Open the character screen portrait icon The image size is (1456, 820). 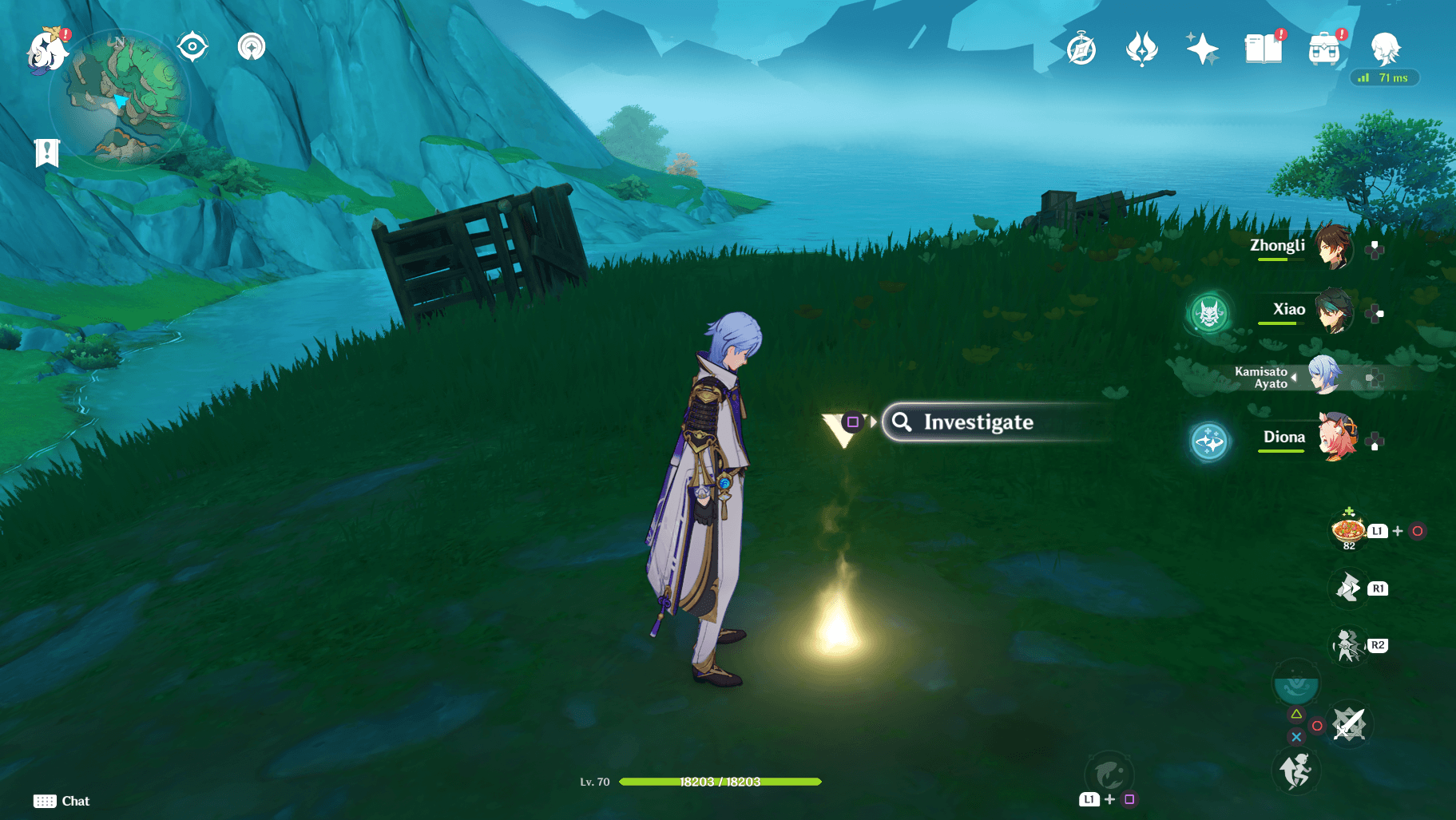point(1387,48)
